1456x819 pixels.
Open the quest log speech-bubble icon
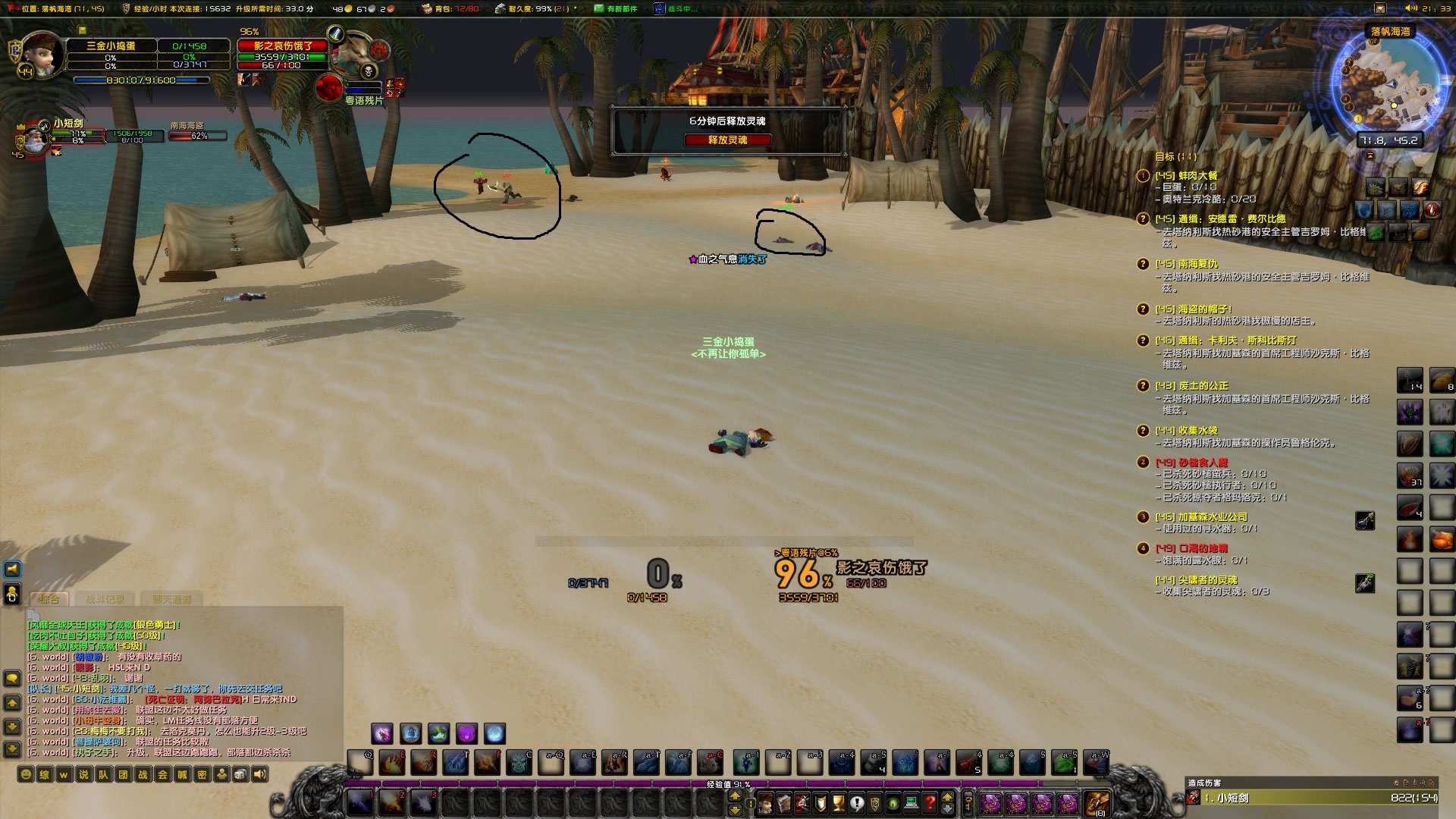point(857,802)
